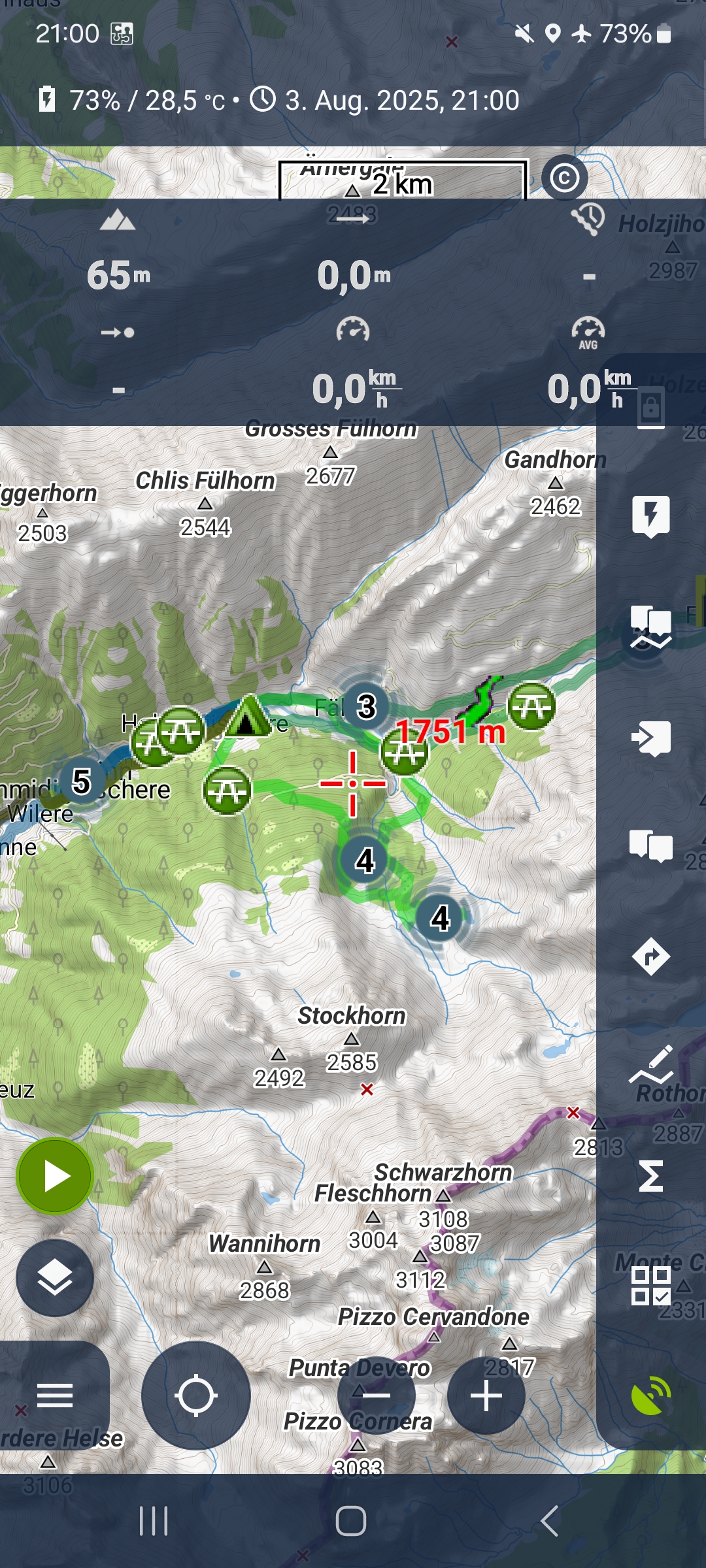The height and width of the screenshot is (1568, 706).
Task: Go back using the Android back button
Action: point(550,1521)
